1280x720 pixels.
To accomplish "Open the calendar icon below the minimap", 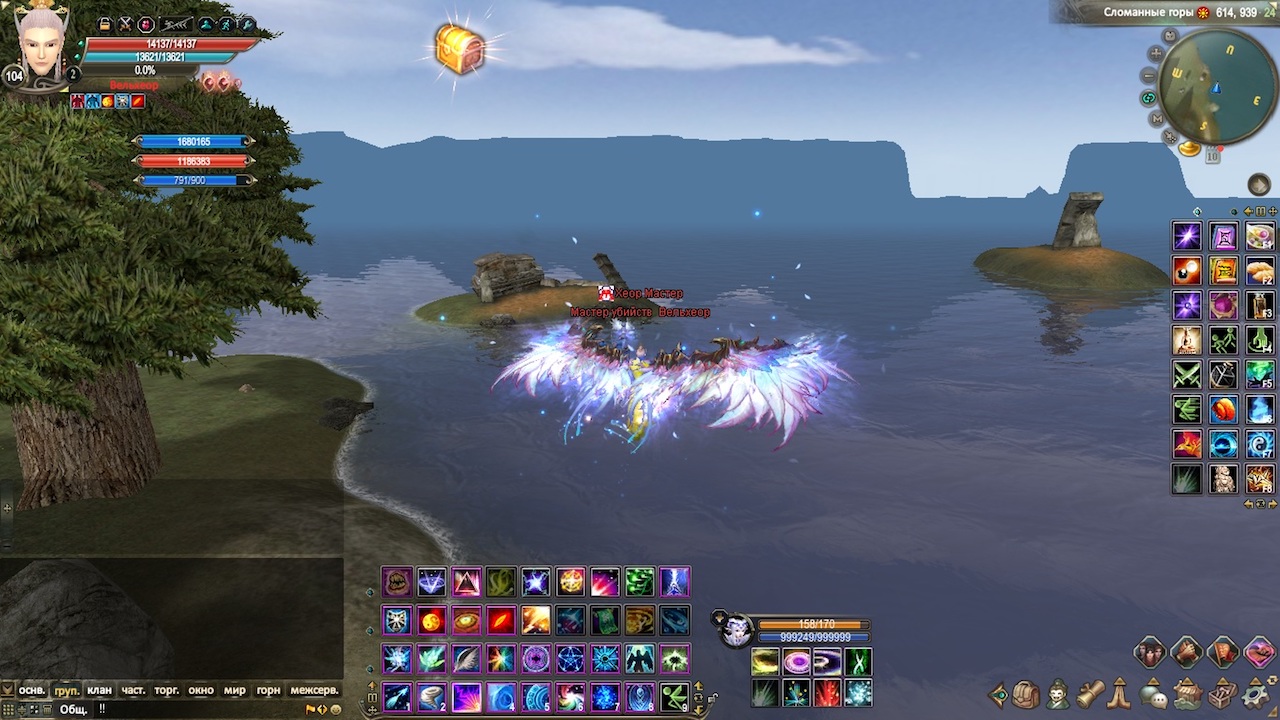I will tap(1212, 155).
